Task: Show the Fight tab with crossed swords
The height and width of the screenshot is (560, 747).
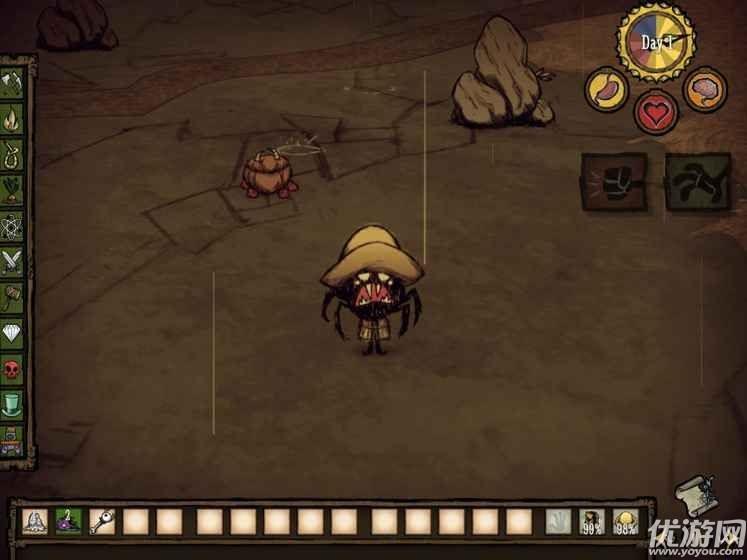Action: [x=13, y=262]
